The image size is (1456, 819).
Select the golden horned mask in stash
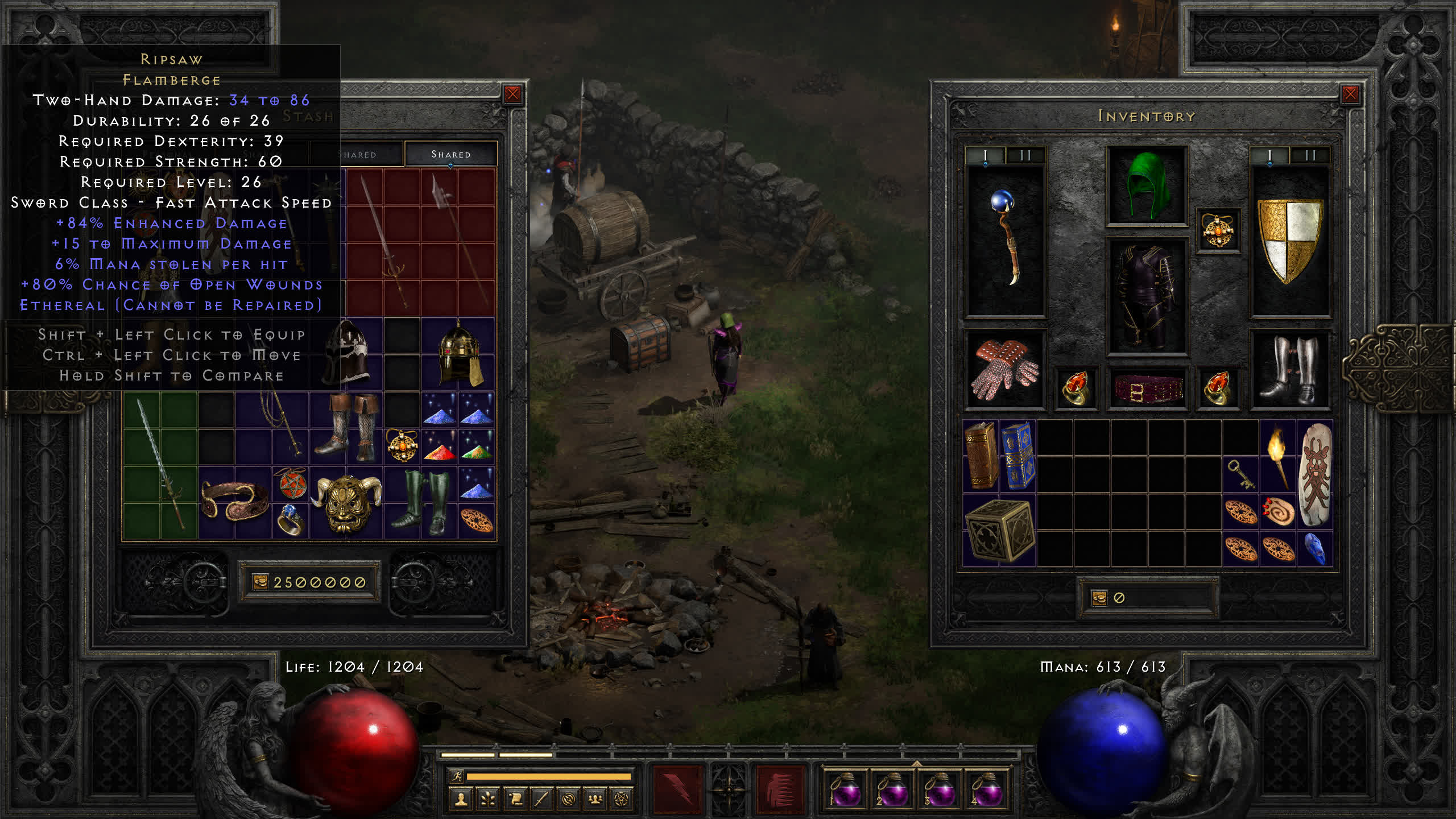346,503
